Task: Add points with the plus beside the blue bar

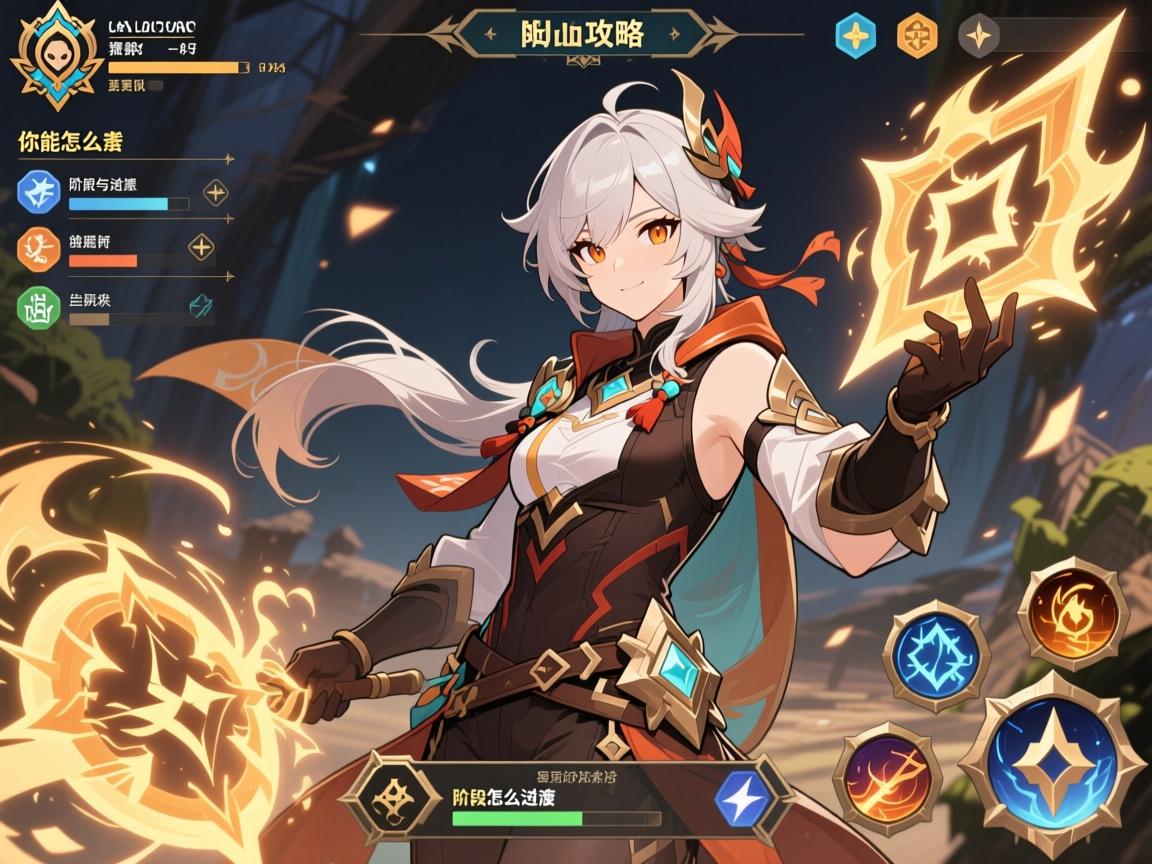Action: pyautogui.click(x=216, y=192)
